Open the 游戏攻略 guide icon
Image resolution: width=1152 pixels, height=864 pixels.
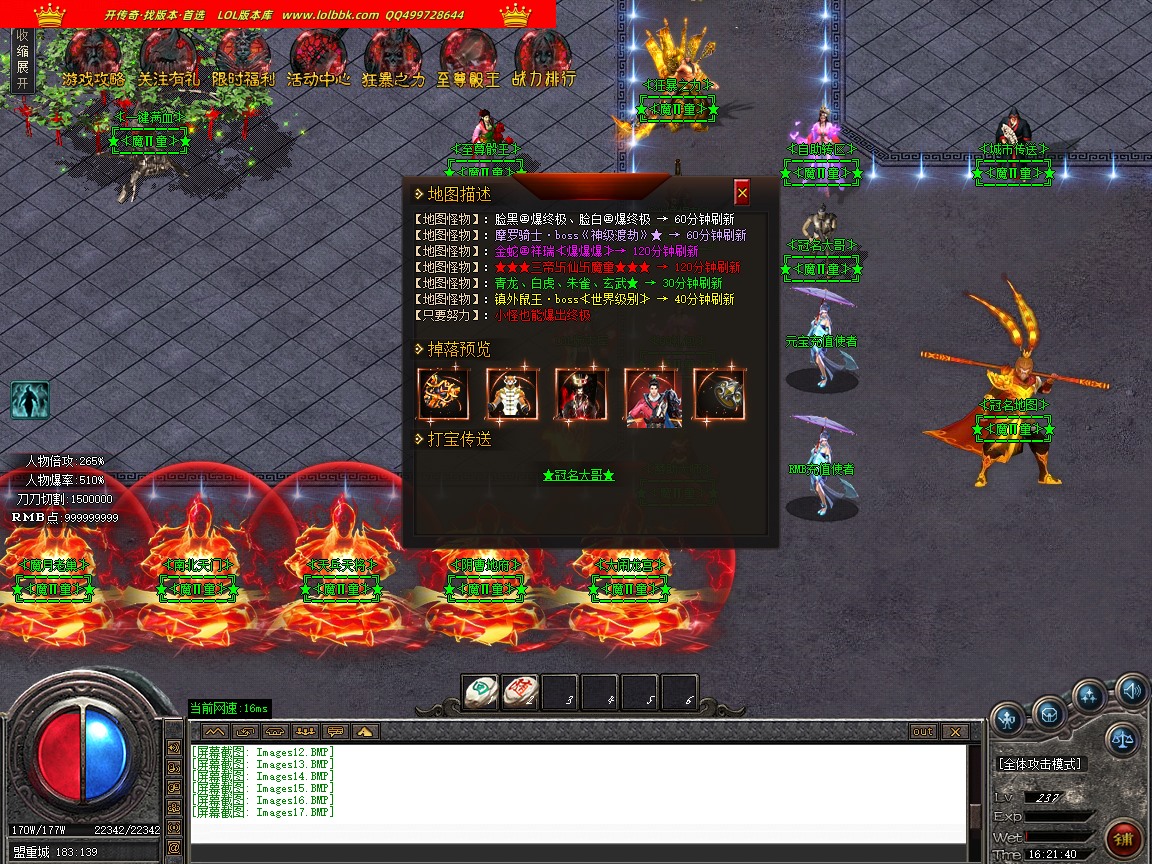click(94, 58)
